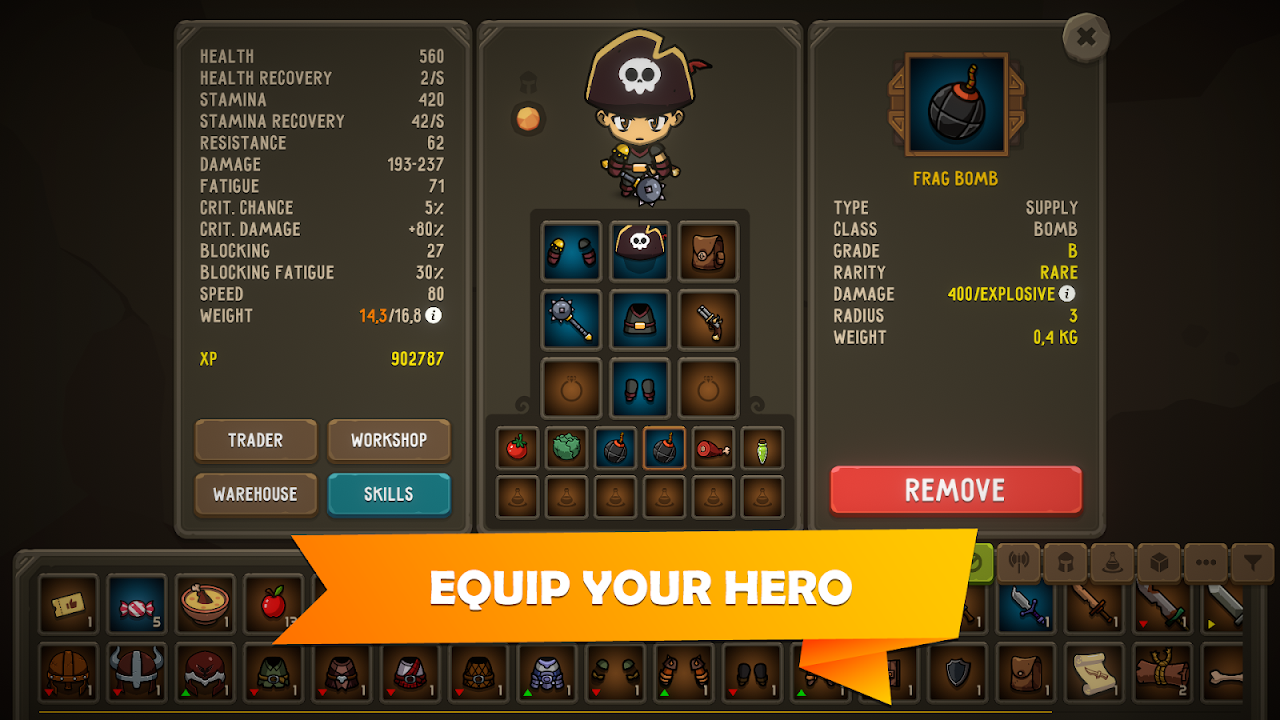This screenshot has width=1280, height=720.
Task: Select the flintlock pistol slot
Action: [708, 319]
